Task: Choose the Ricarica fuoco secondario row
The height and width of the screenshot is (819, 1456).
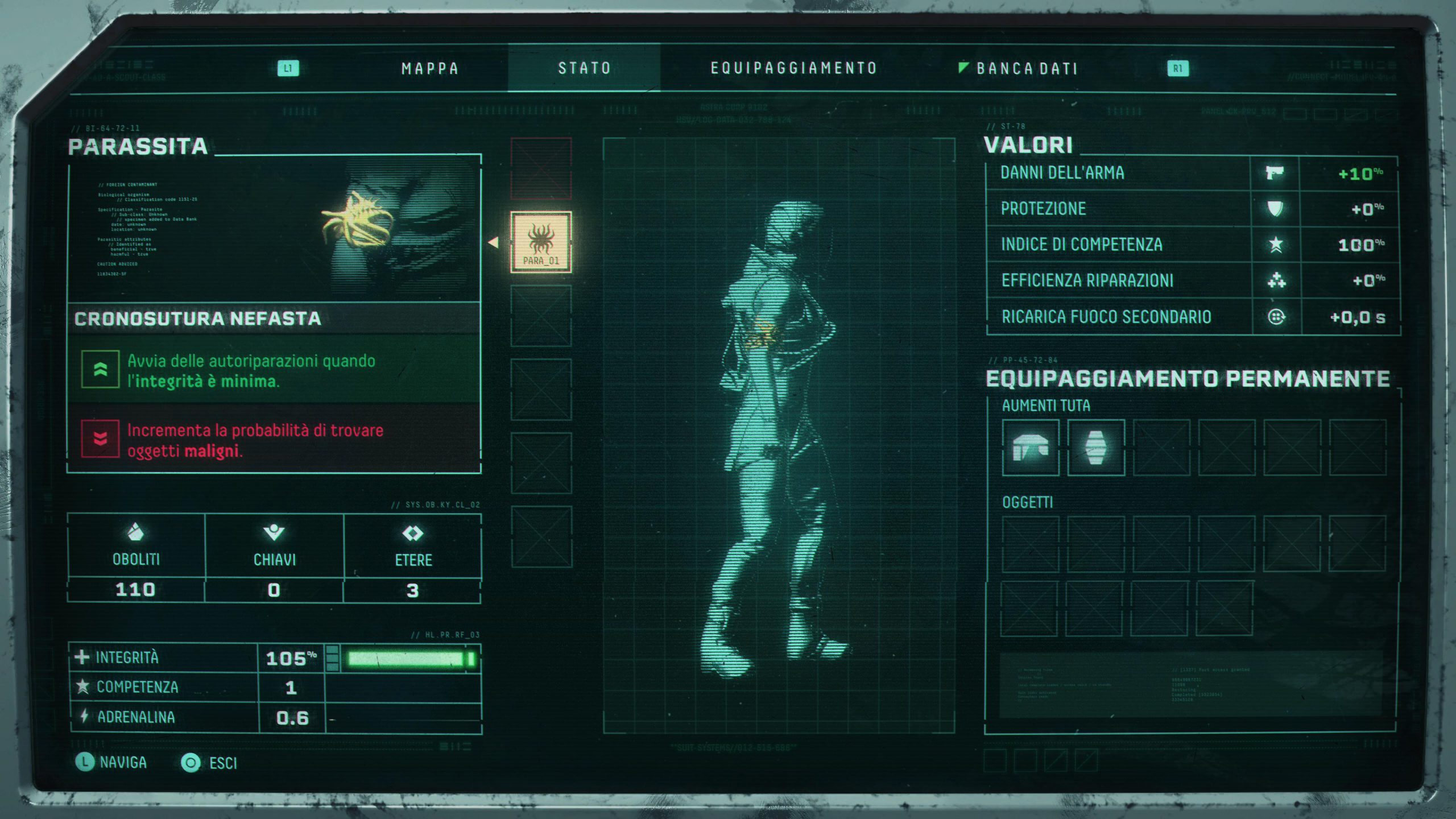Action: [1192, 317]
